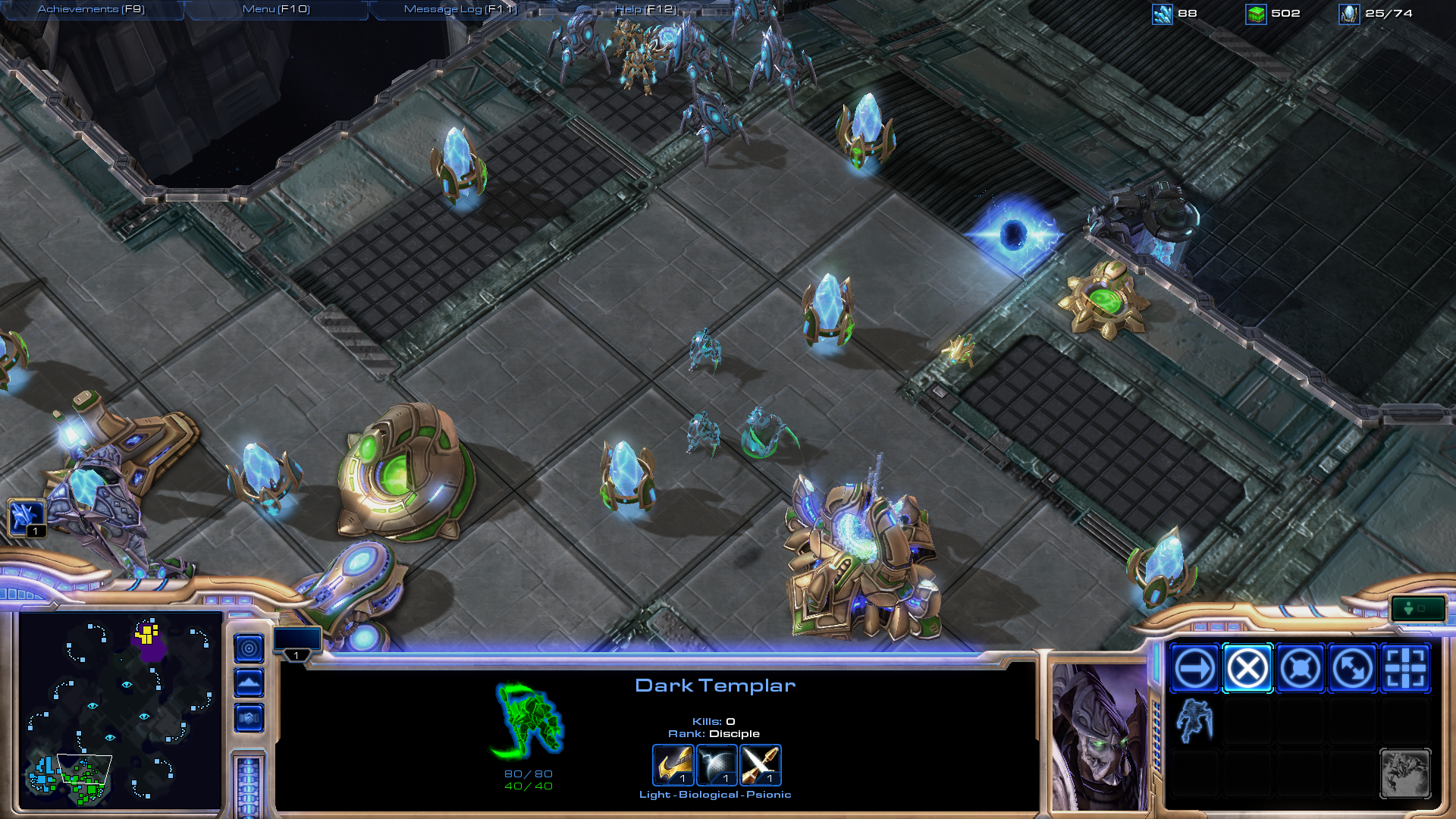Open the Help menu
This screenshot has height=819, width=1456.
tap(645, 9)
